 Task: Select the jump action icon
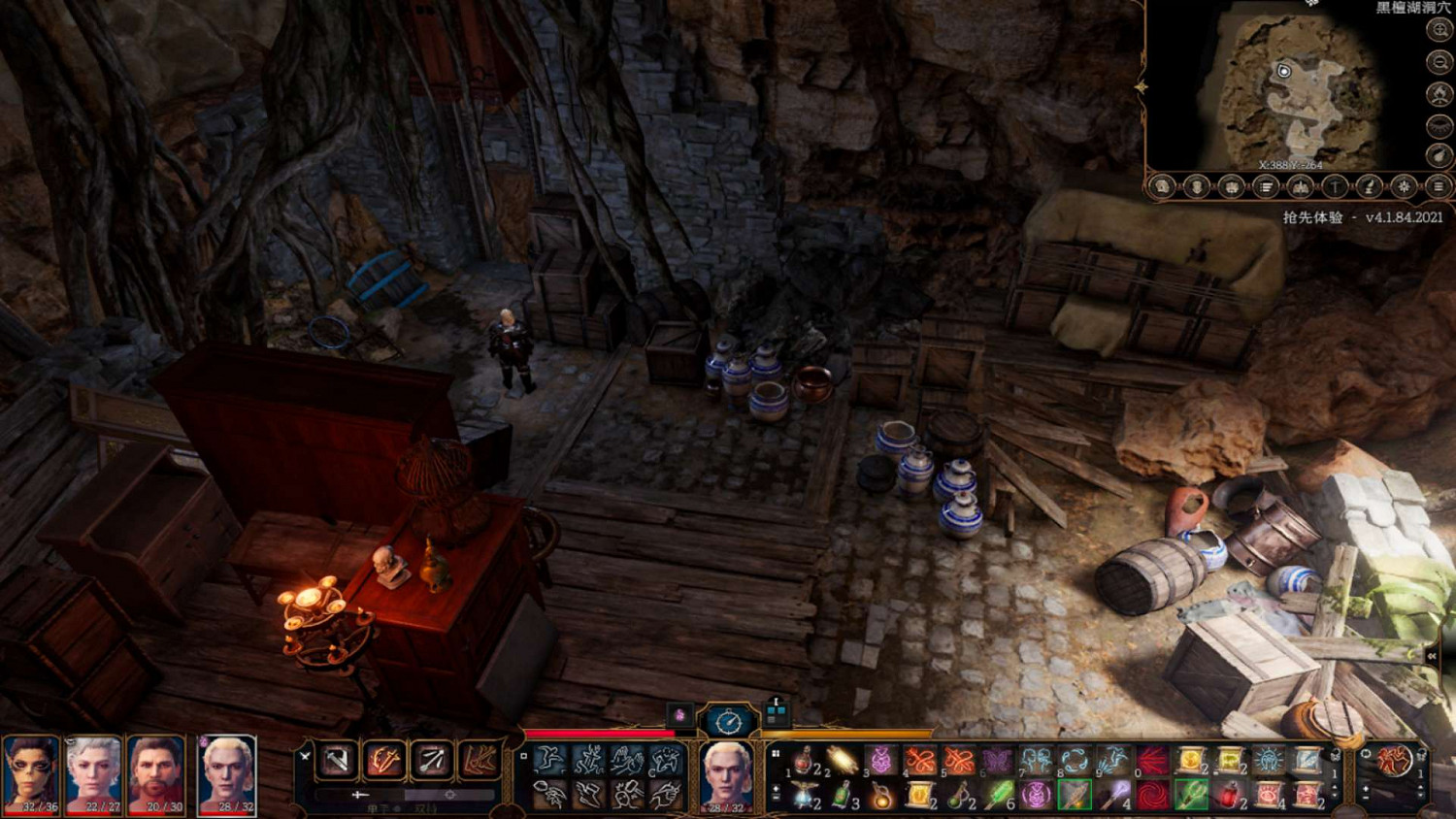point(550,760)
